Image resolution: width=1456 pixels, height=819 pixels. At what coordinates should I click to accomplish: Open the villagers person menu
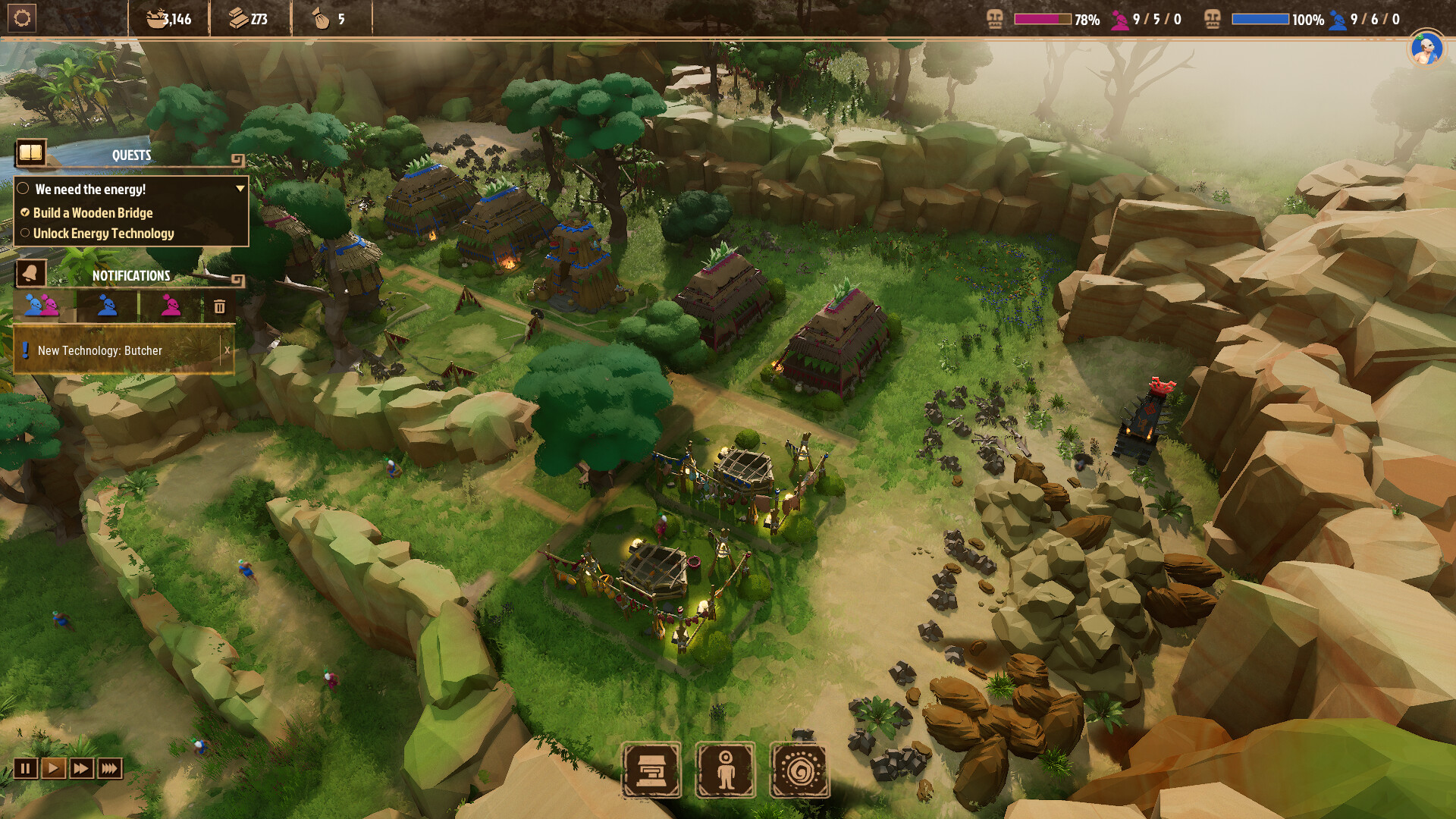click(726, 770)
